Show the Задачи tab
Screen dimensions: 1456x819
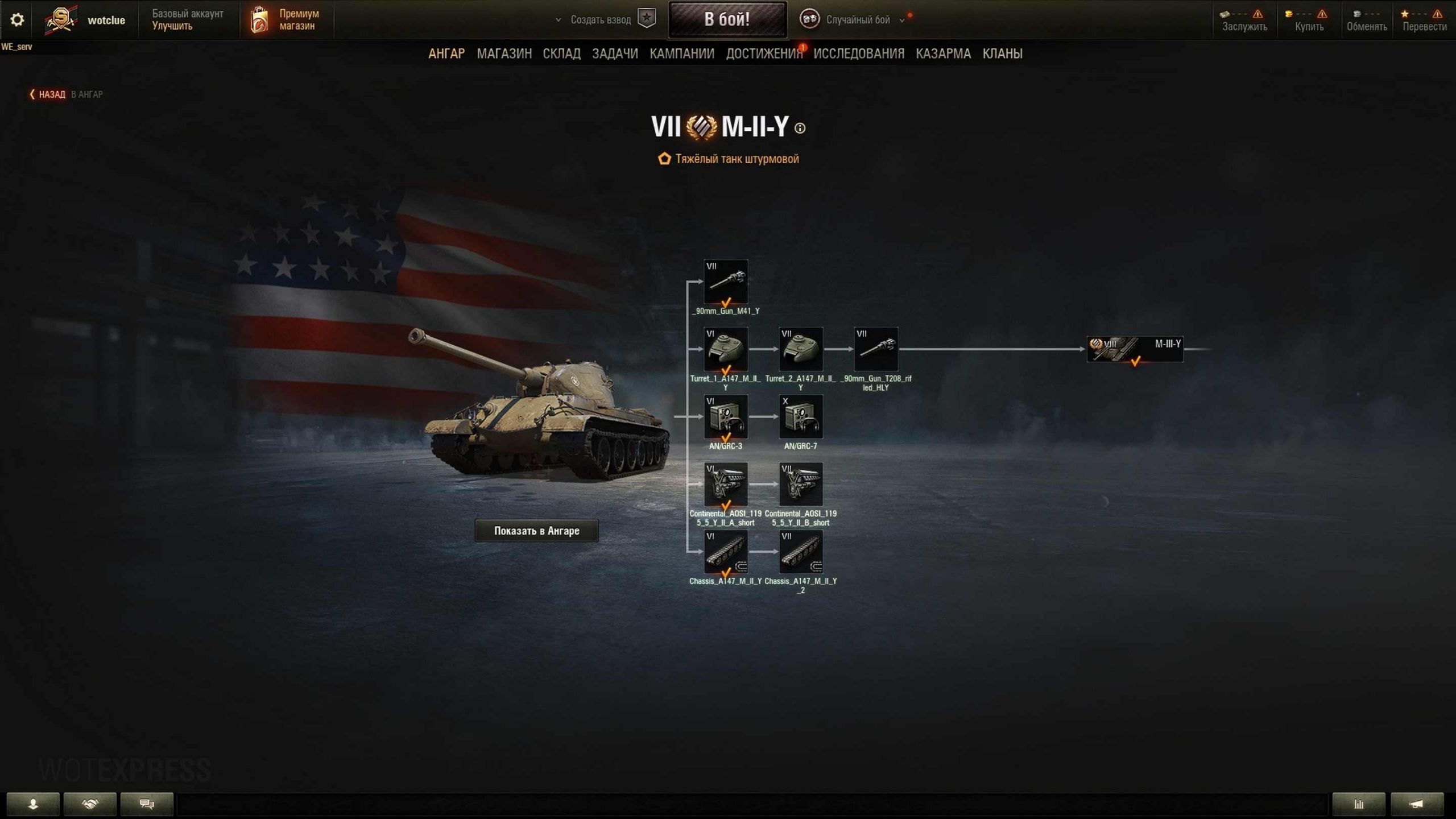615,53
